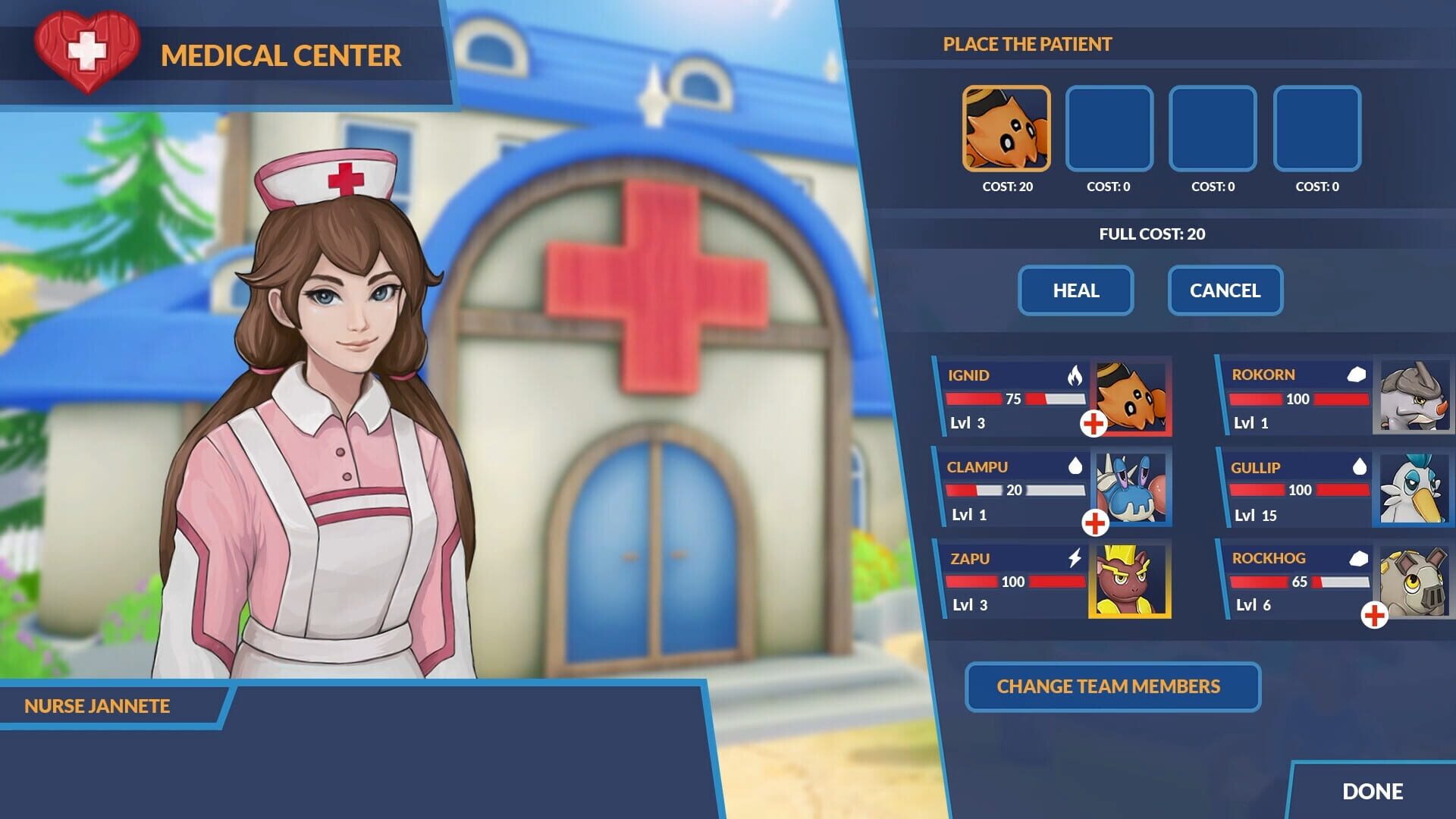
Task: Click the Place The Patient header
Action: (x=1027, y=44)
